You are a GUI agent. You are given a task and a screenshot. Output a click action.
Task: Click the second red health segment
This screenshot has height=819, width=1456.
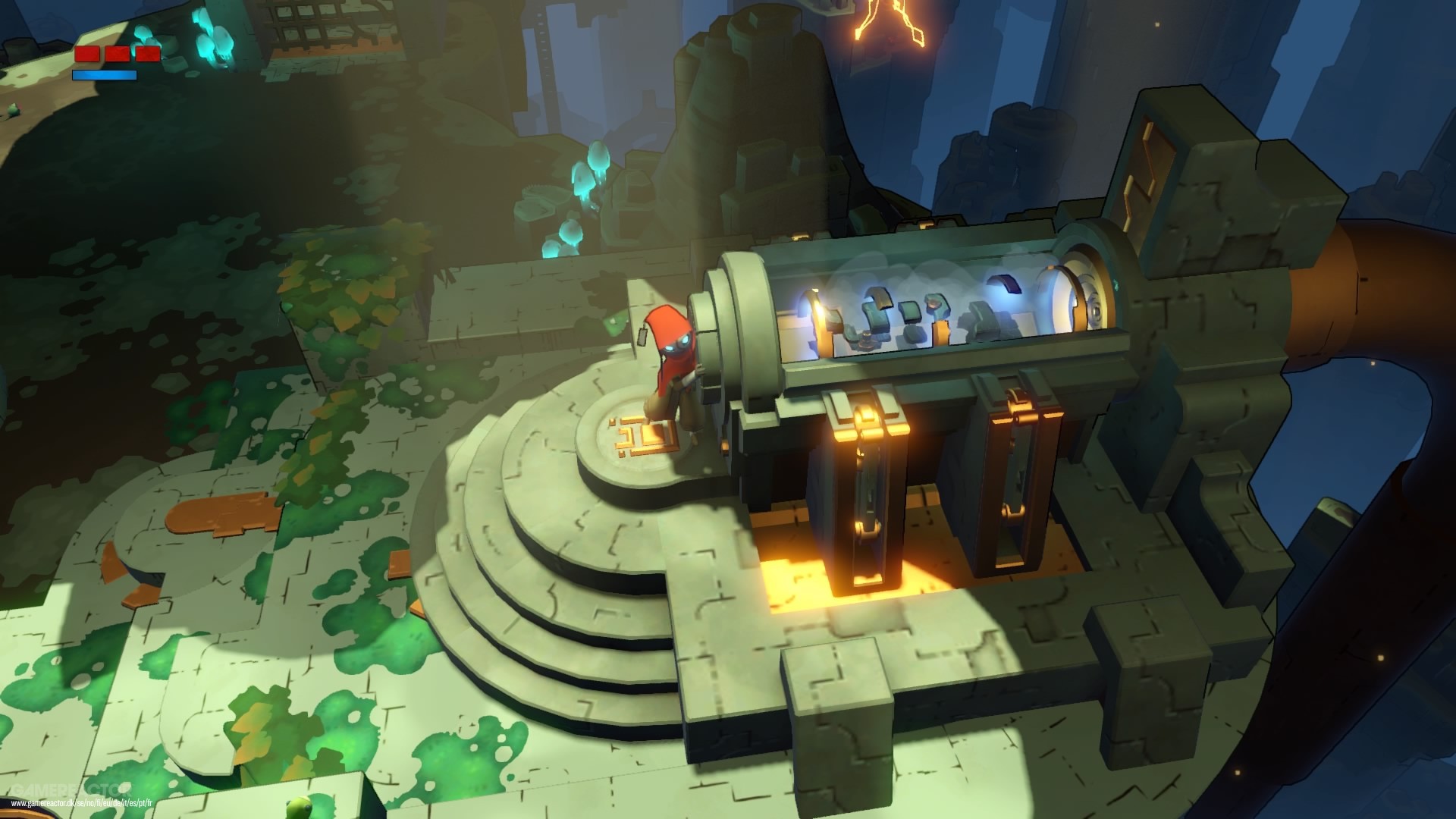pyautogui.click(x=118, y=55)
